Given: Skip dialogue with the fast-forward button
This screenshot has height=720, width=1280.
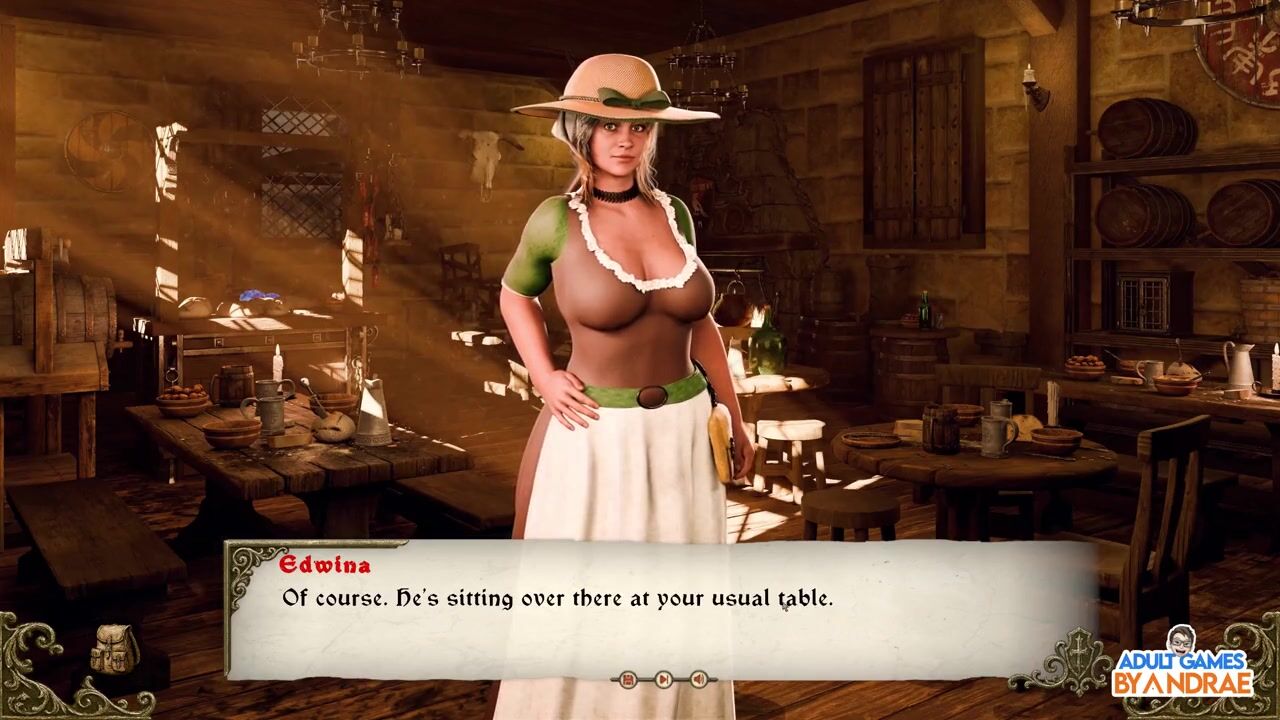Looking at the screenshot, I should pos(663,680).
